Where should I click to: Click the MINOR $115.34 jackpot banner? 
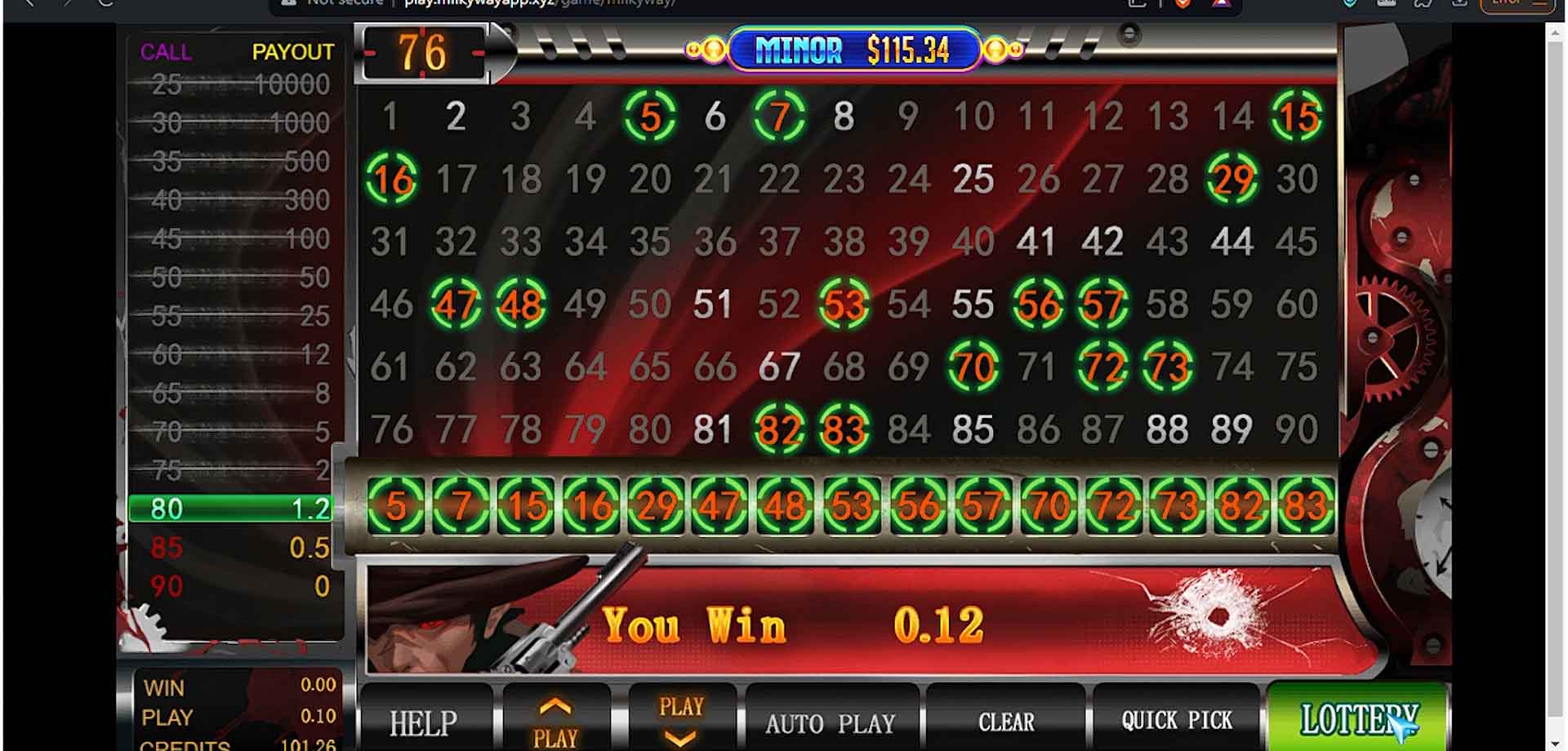tap(853, 51)
